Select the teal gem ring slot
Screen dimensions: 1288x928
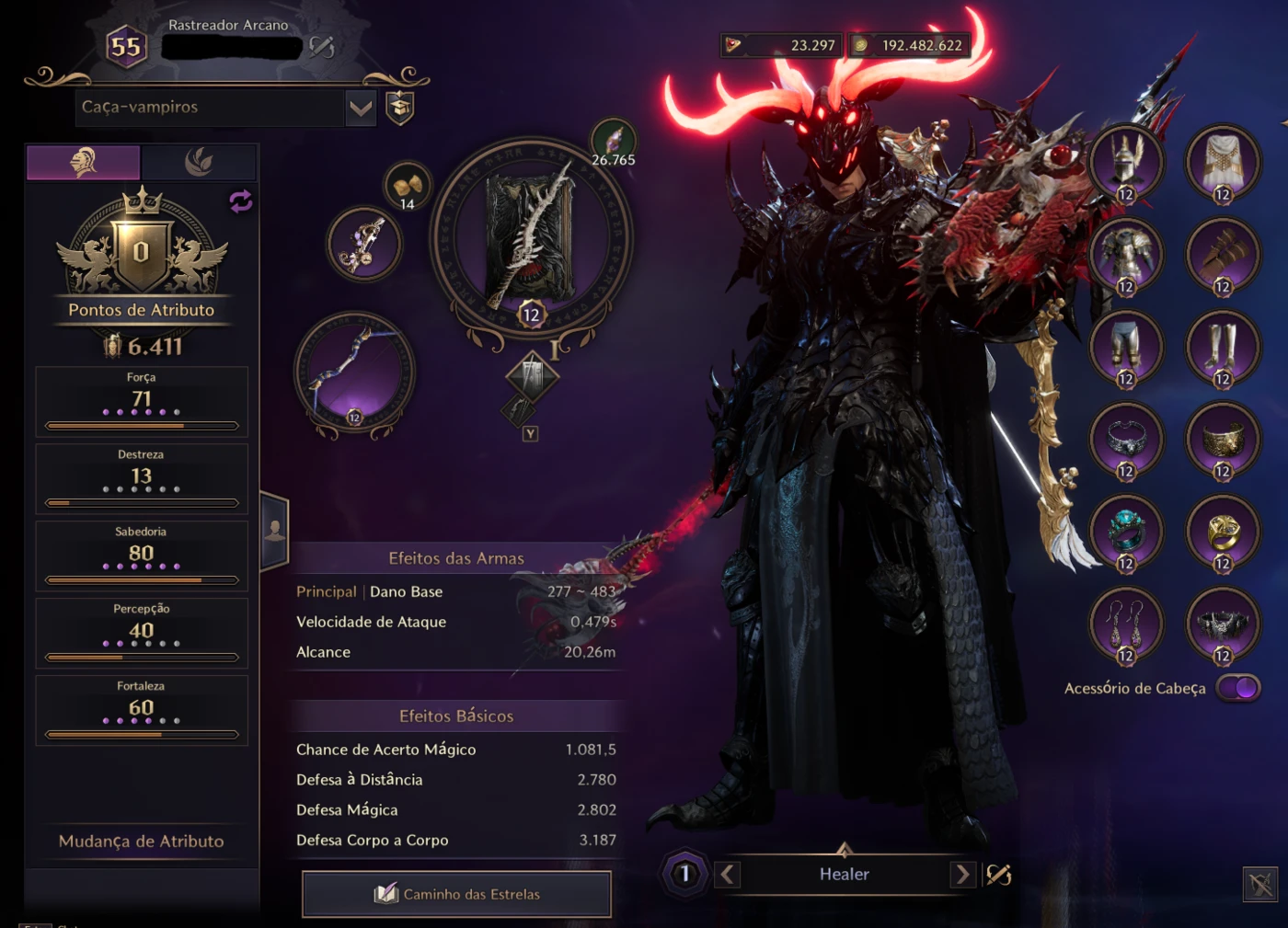1126,531
